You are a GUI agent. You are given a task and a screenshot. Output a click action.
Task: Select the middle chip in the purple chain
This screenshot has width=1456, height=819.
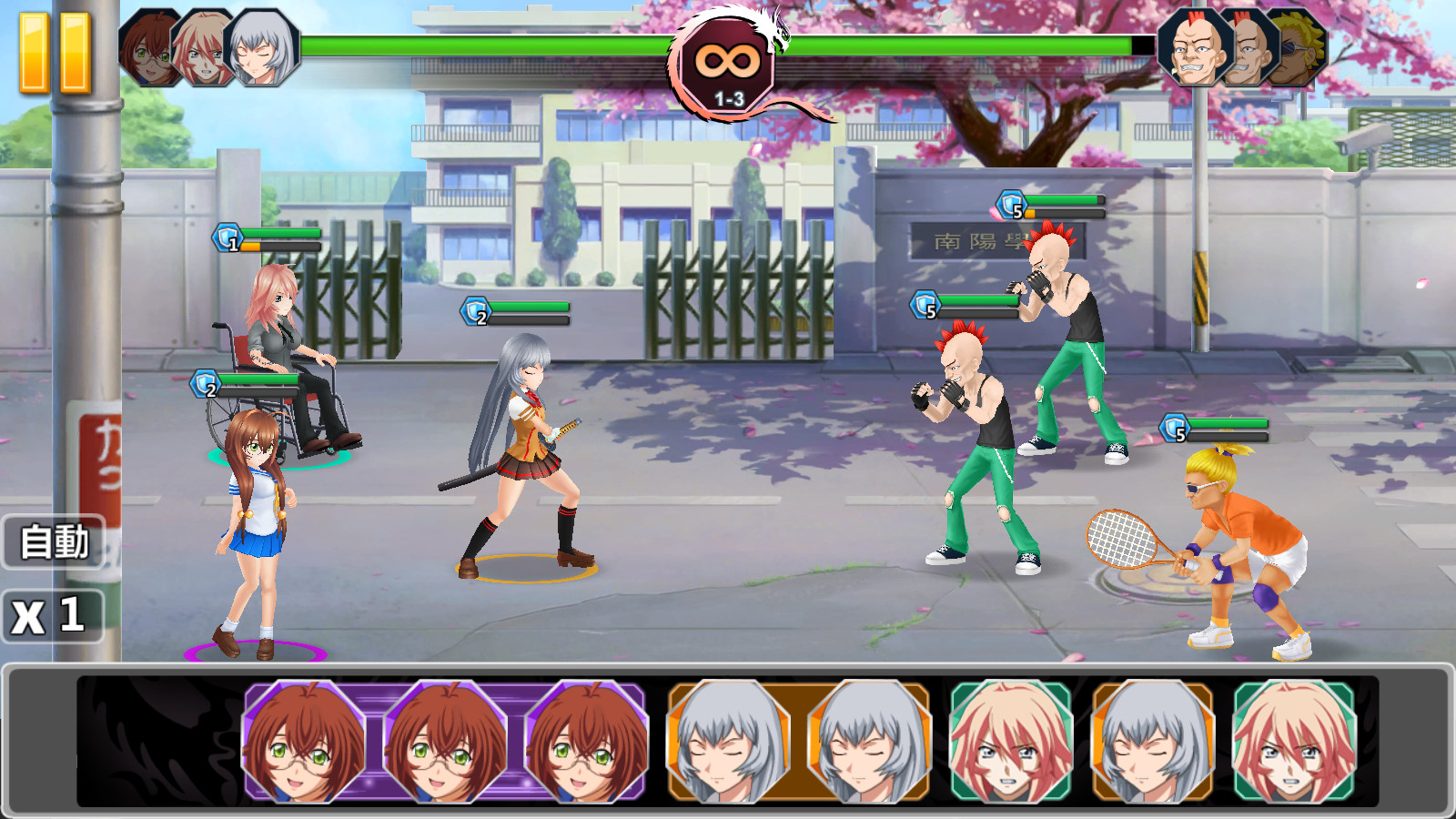coord(446,742)
